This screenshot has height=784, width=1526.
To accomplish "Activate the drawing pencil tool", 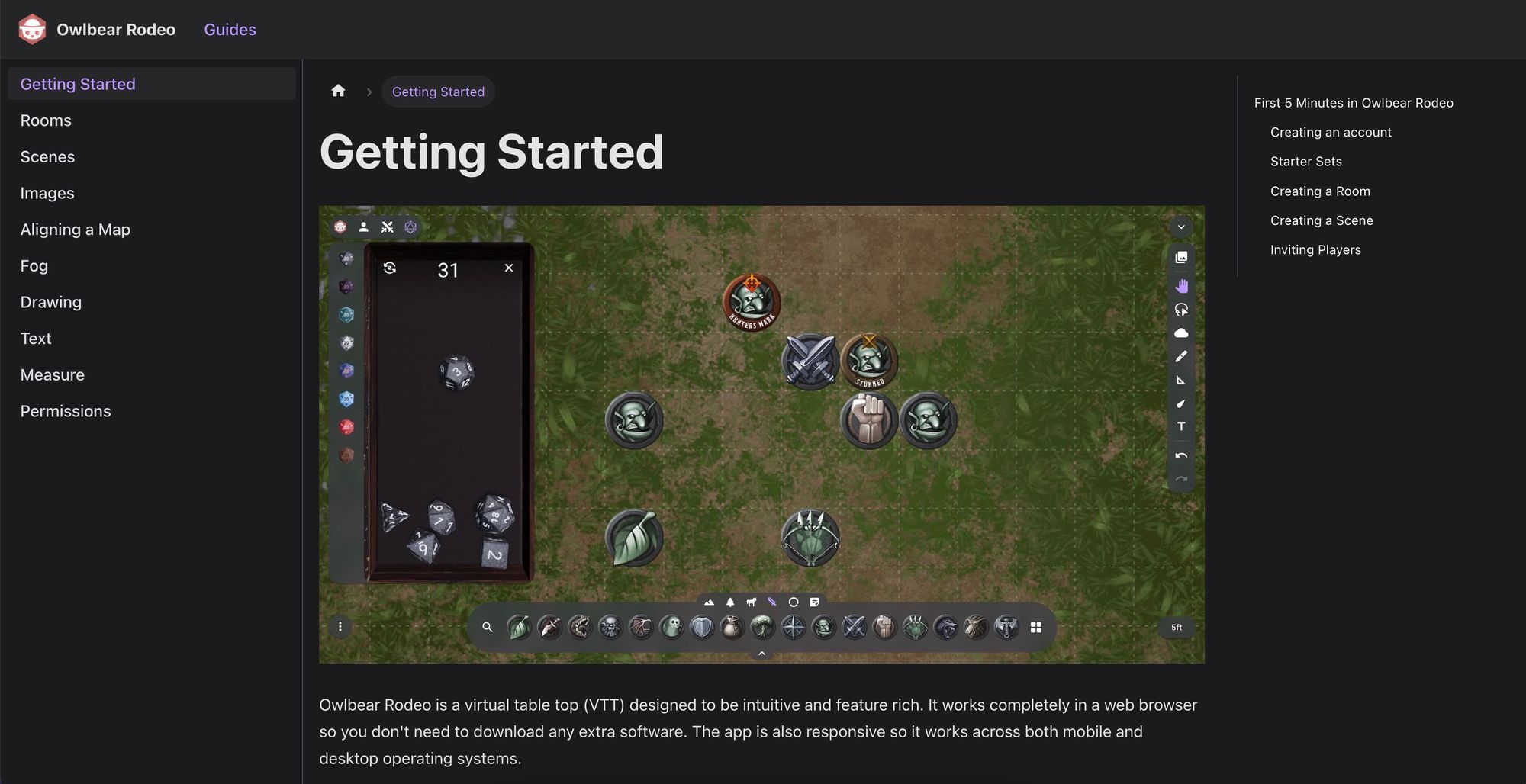I will (x=1181, y=356).
